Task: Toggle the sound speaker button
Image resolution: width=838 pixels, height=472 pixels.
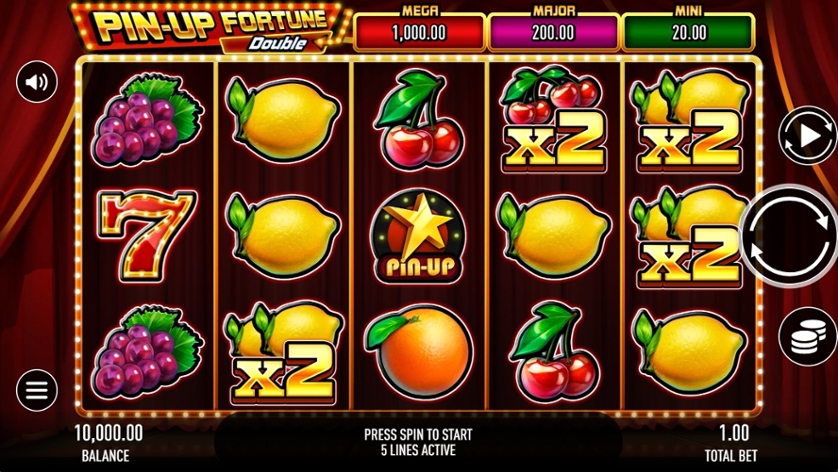Action: [37, 81]
